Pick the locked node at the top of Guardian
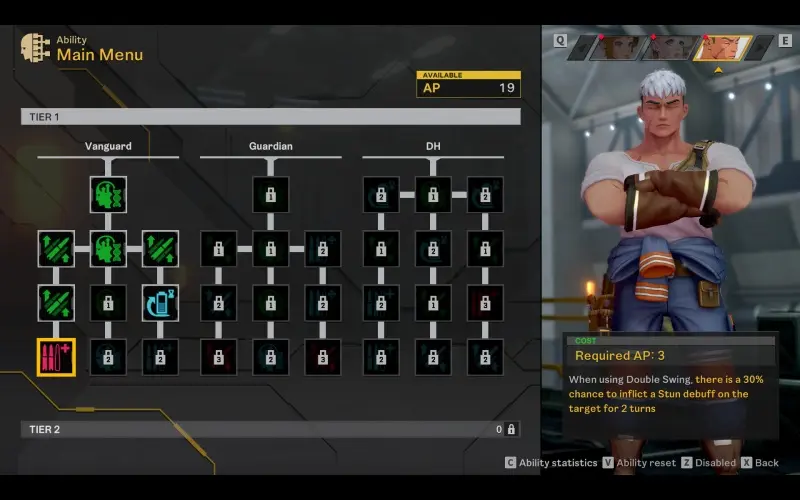Viewport: 800px width, 500px height. (x=270, y=195)
